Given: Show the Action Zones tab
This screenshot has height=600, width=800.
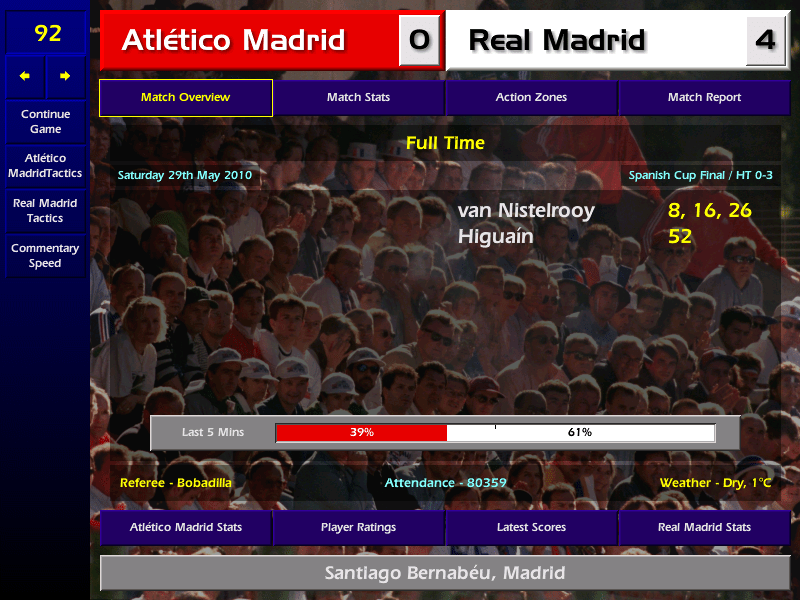Looking at the screenshot, I should click(531, 98).
